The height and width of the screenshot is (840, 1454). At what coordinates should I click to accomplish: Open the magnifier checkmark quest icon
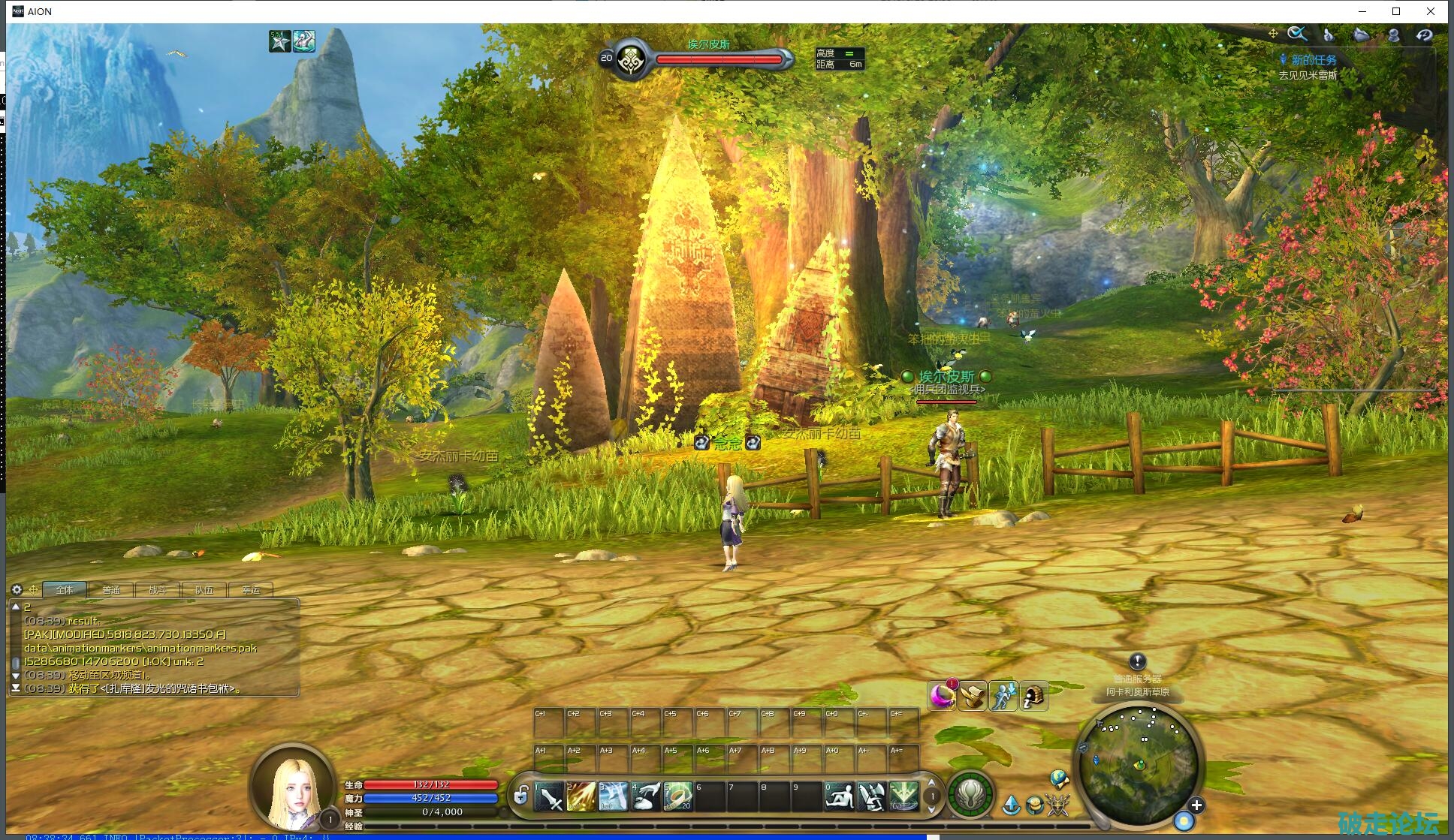1297,34
